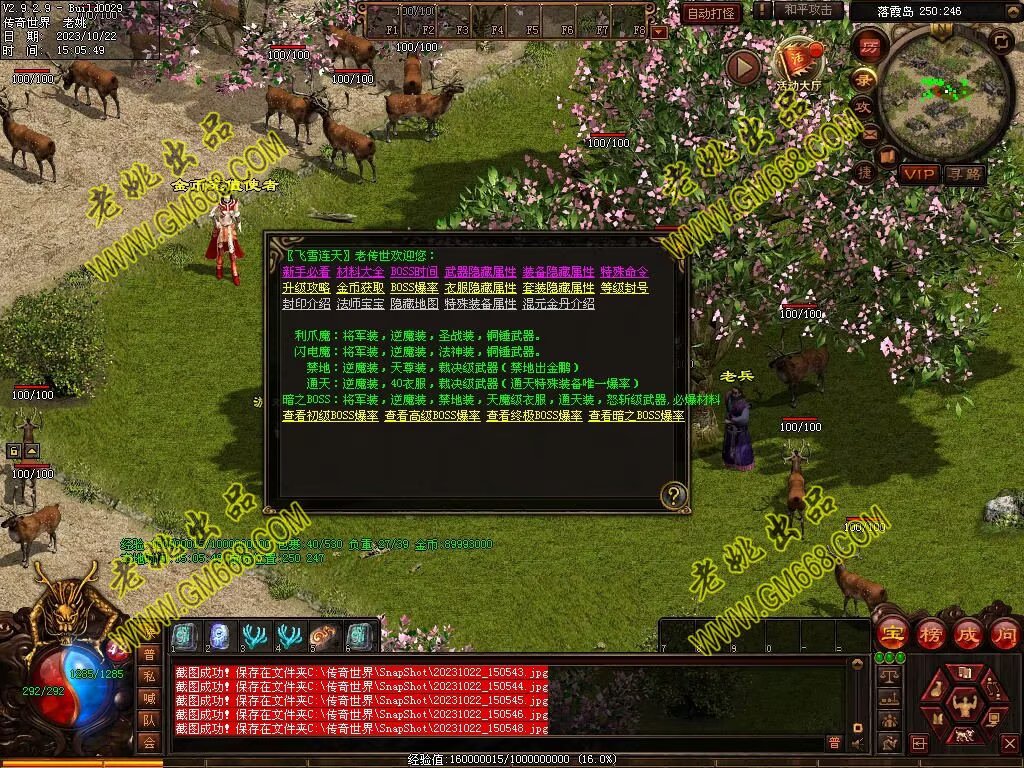Click the question mark help button

[675, 495]
